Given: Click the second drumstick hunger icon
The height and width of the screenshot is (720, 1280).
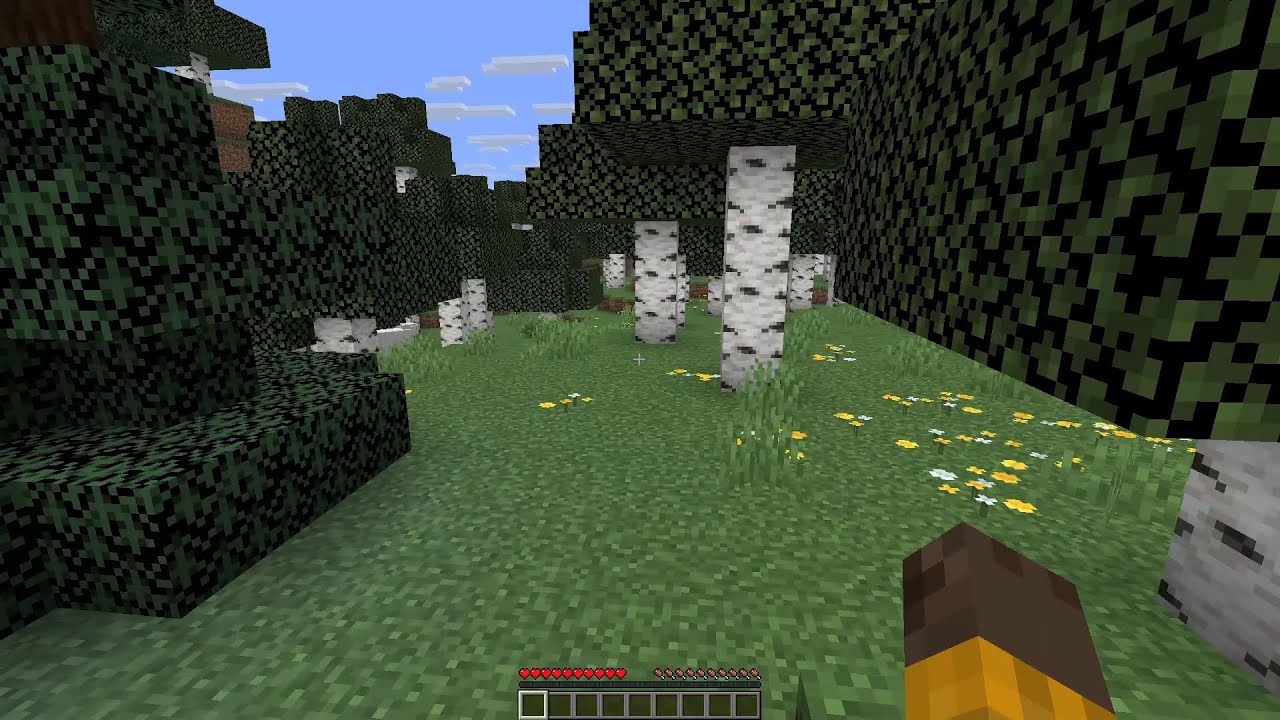Looking at the screenshot, I should click(x=669, y=673).
